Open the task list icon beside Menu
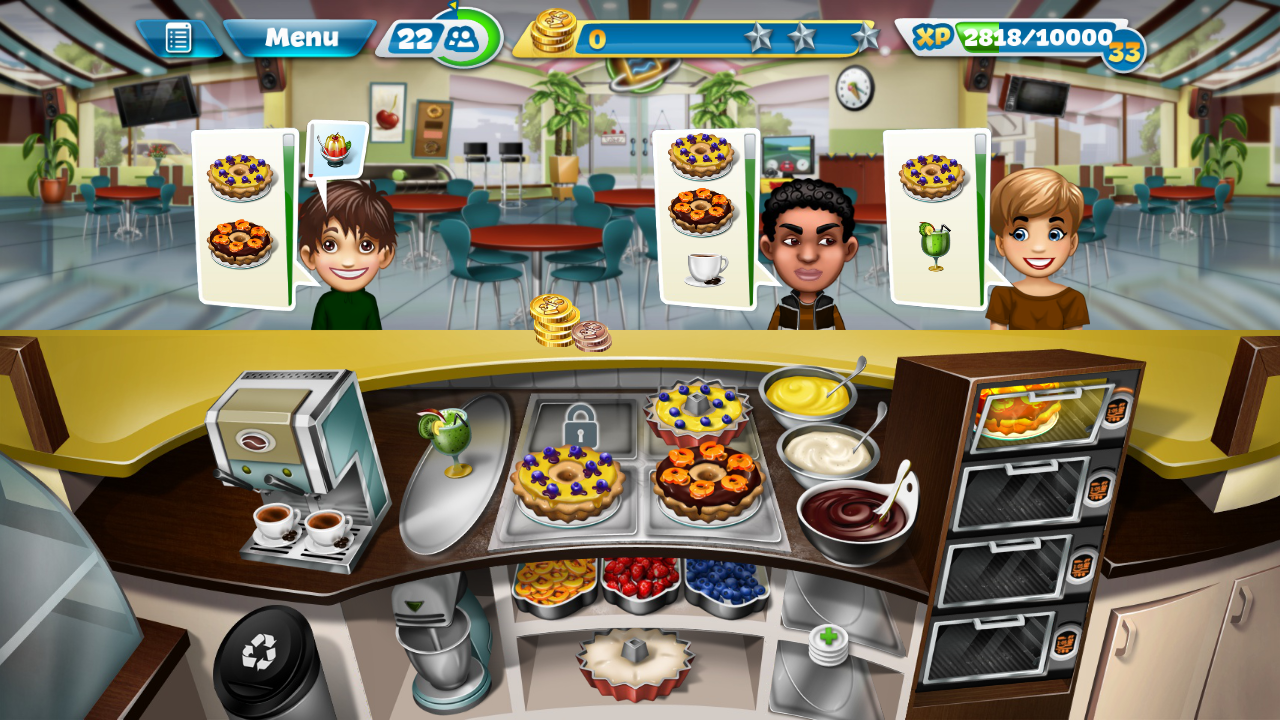 pyautogui.click(x=179, y=39)
